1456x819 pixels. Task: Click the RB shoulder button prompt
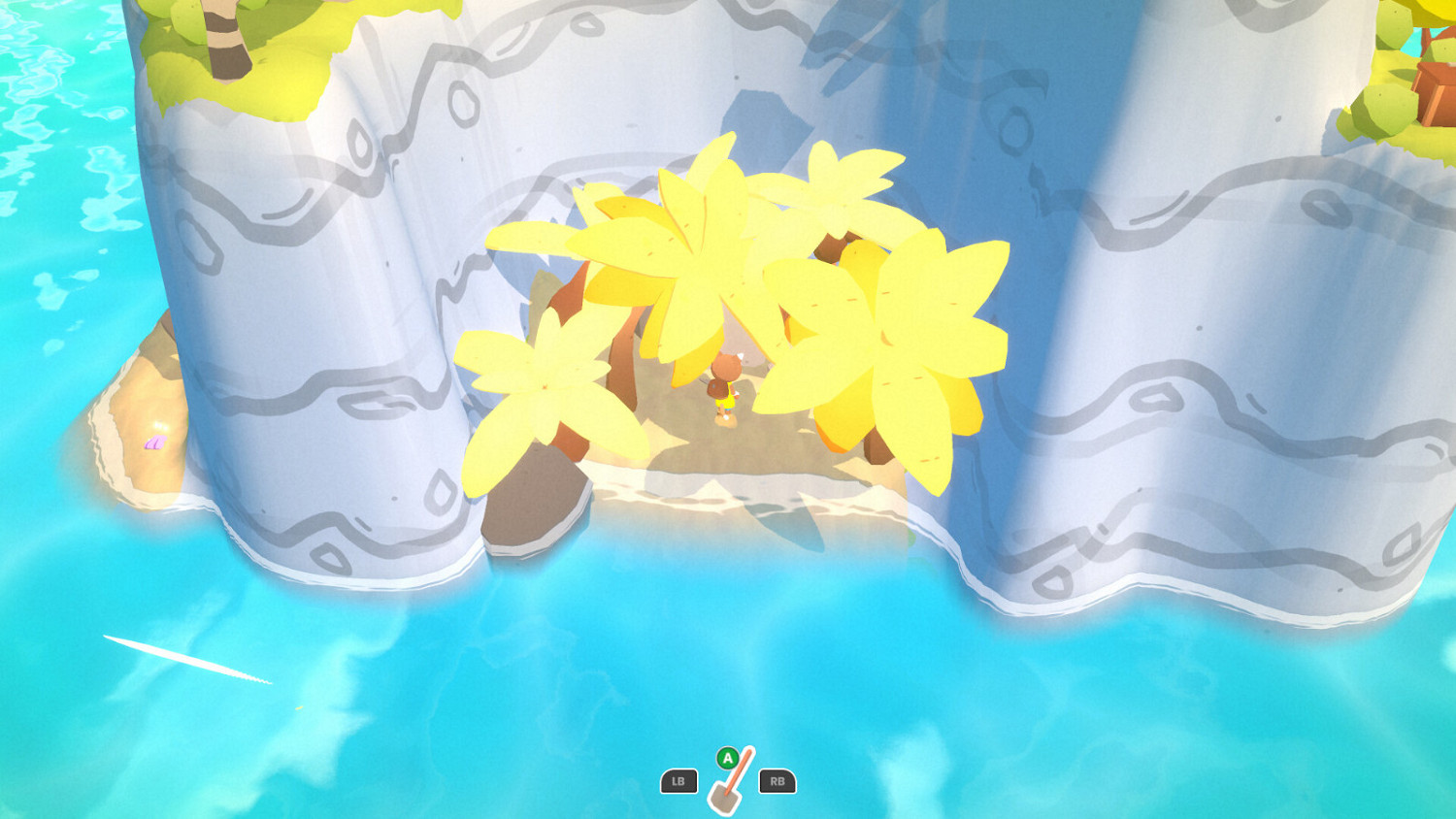(776, 781)
